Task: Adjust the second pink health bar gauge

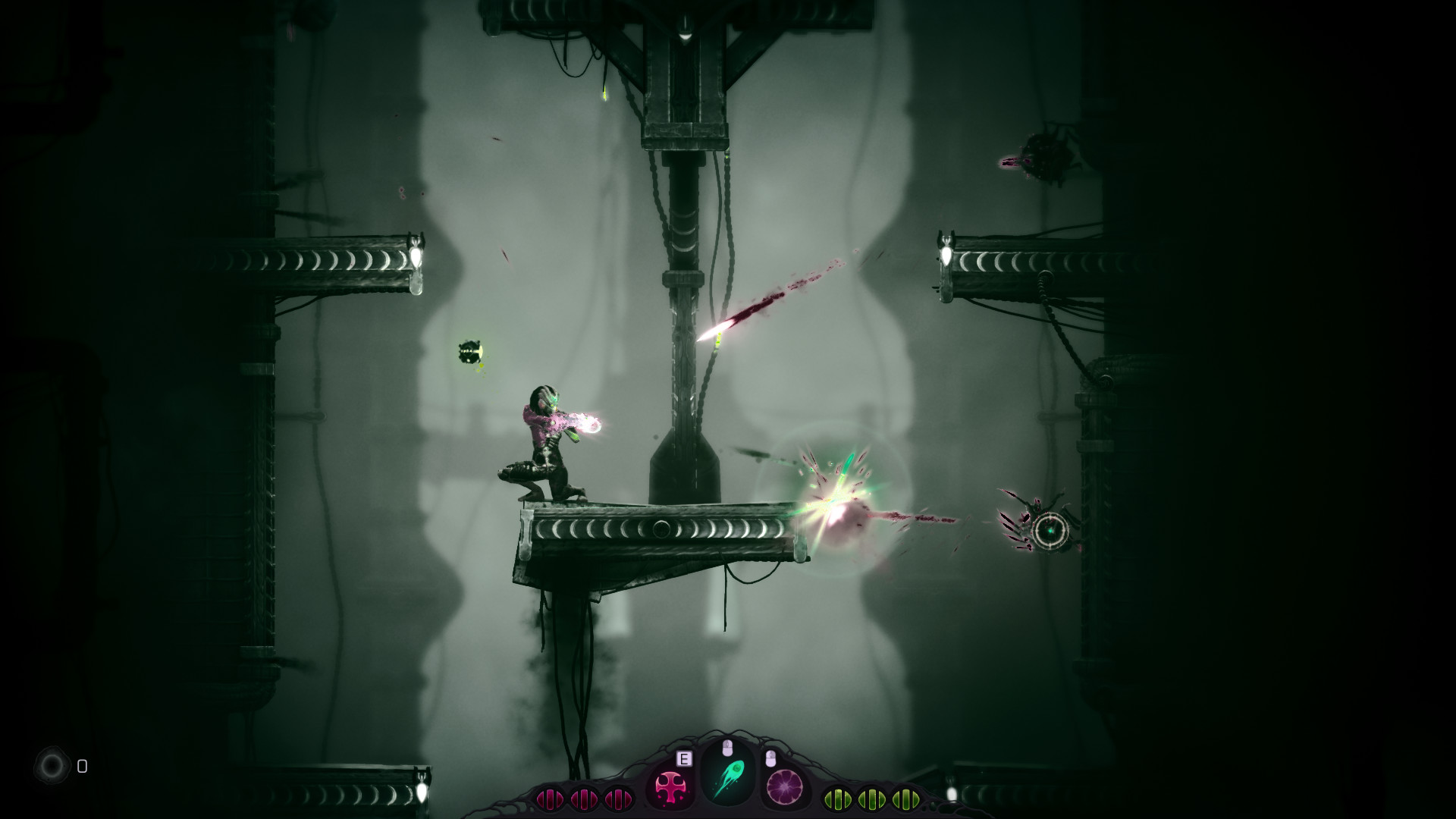Action: pyautogui.click(x=583, y=798)
